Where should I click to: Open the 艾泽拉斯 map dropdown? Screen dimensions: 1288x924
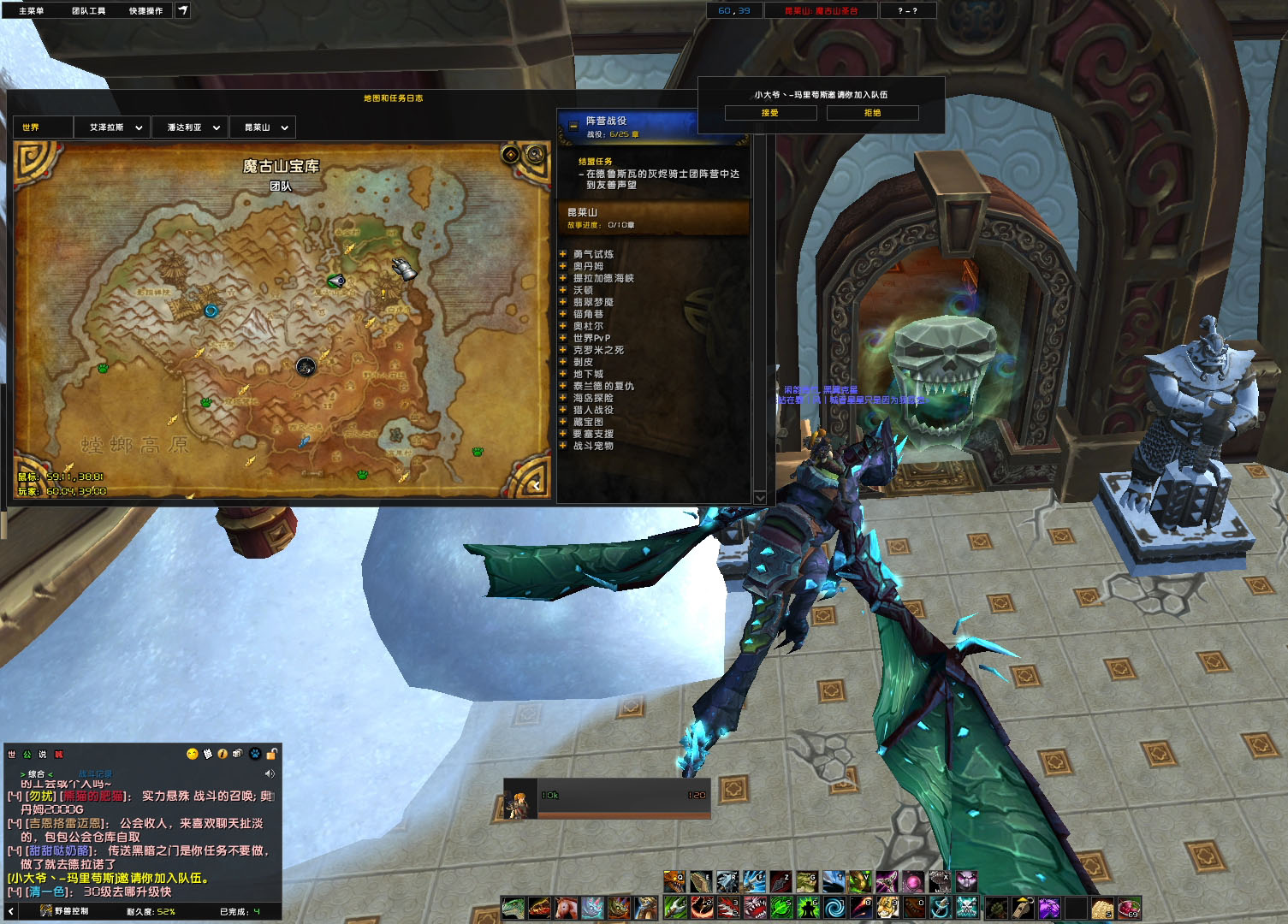[x=115, y=127]
